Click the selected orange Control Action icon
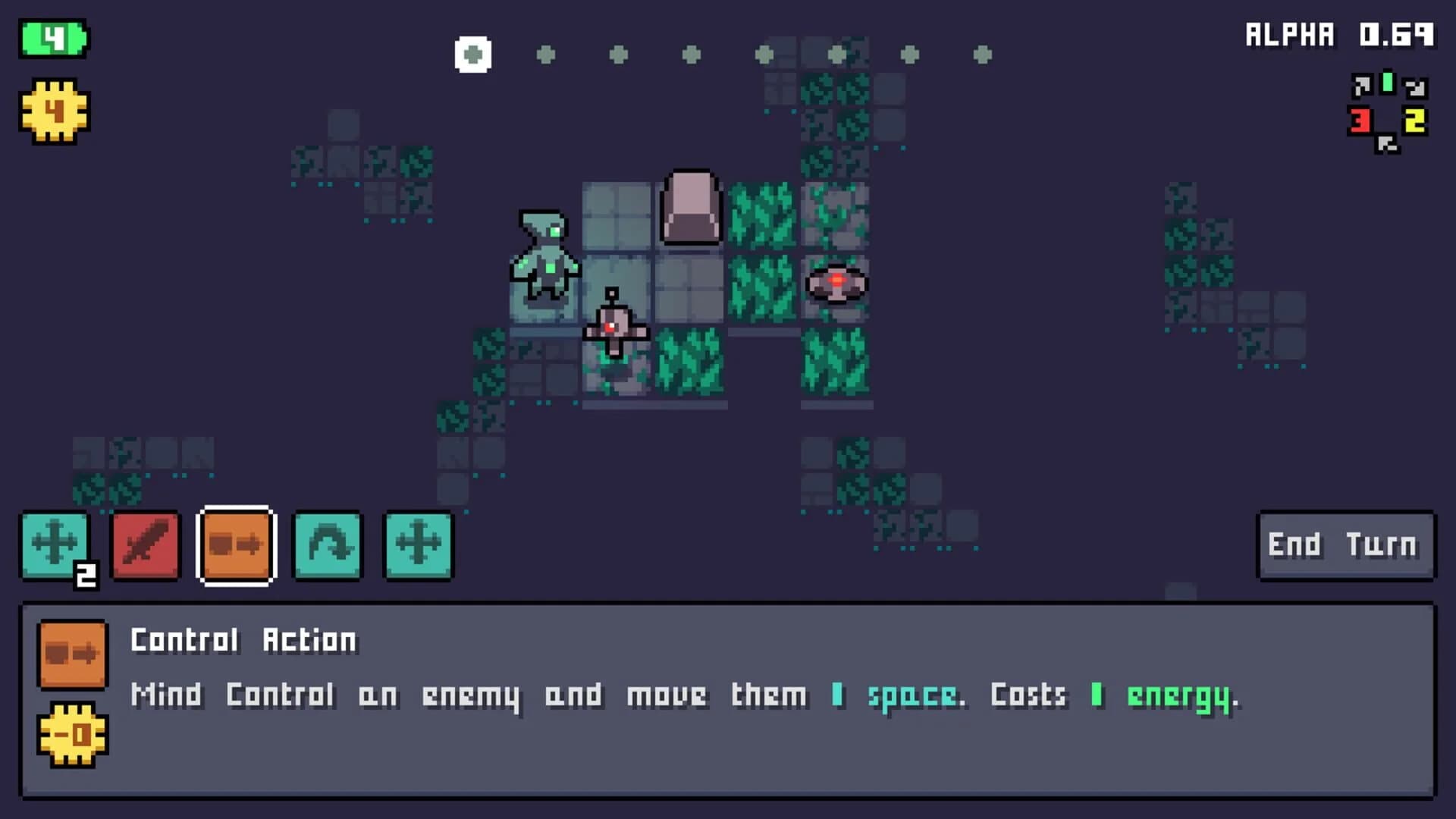This screenshot has width=1456, height=819. coord(237,544)
